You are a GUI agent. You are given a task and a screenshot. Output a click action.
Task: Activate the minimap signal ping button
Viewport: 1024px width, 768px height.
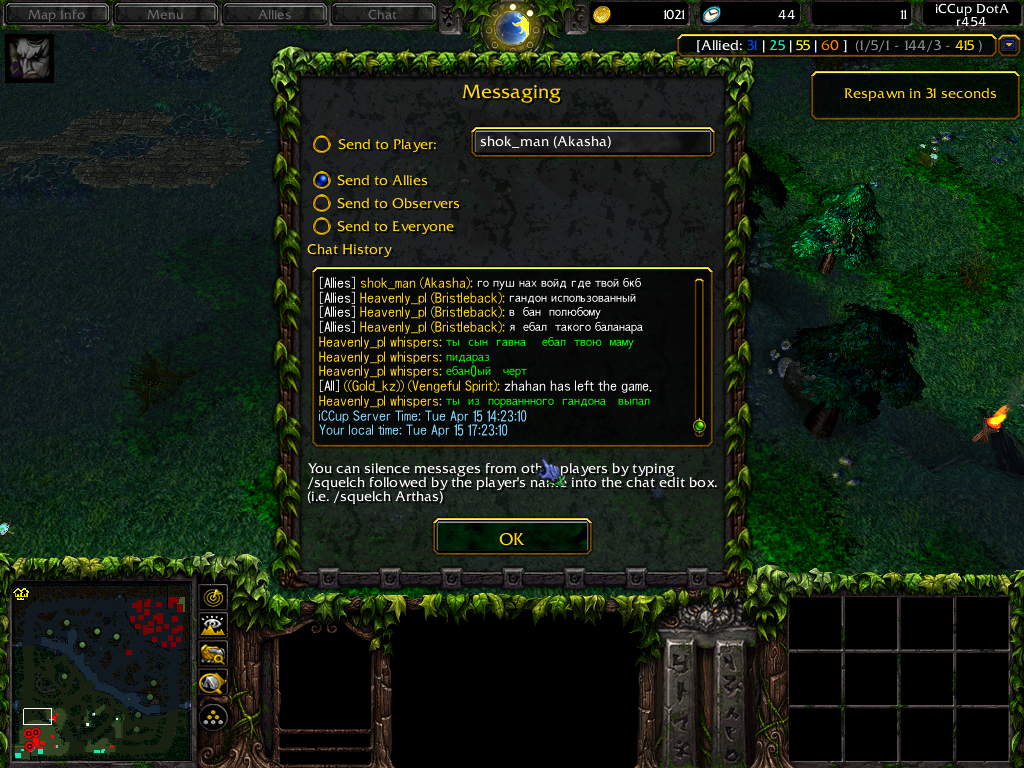click(213, 597)
